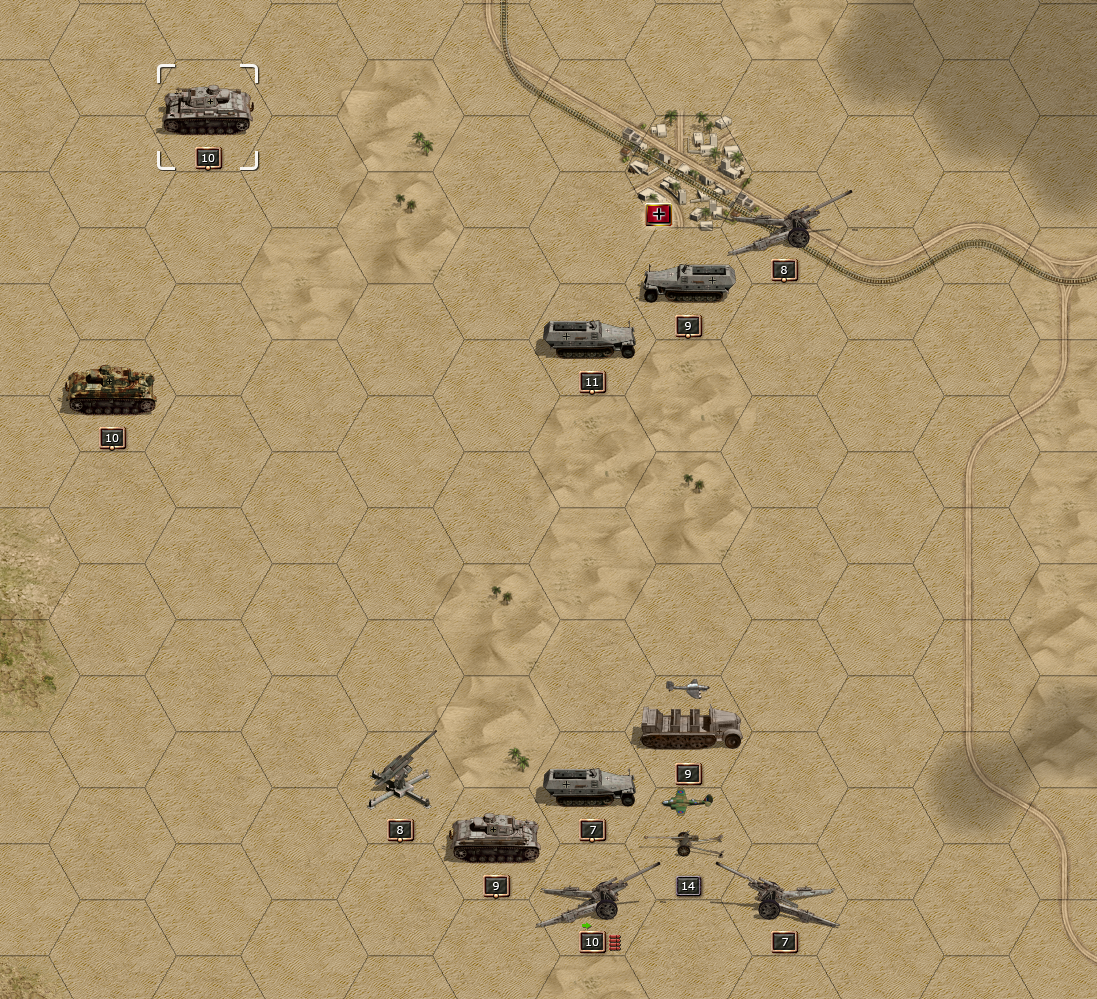Select the camouflaged tank with strength 10

coord(110,390)
